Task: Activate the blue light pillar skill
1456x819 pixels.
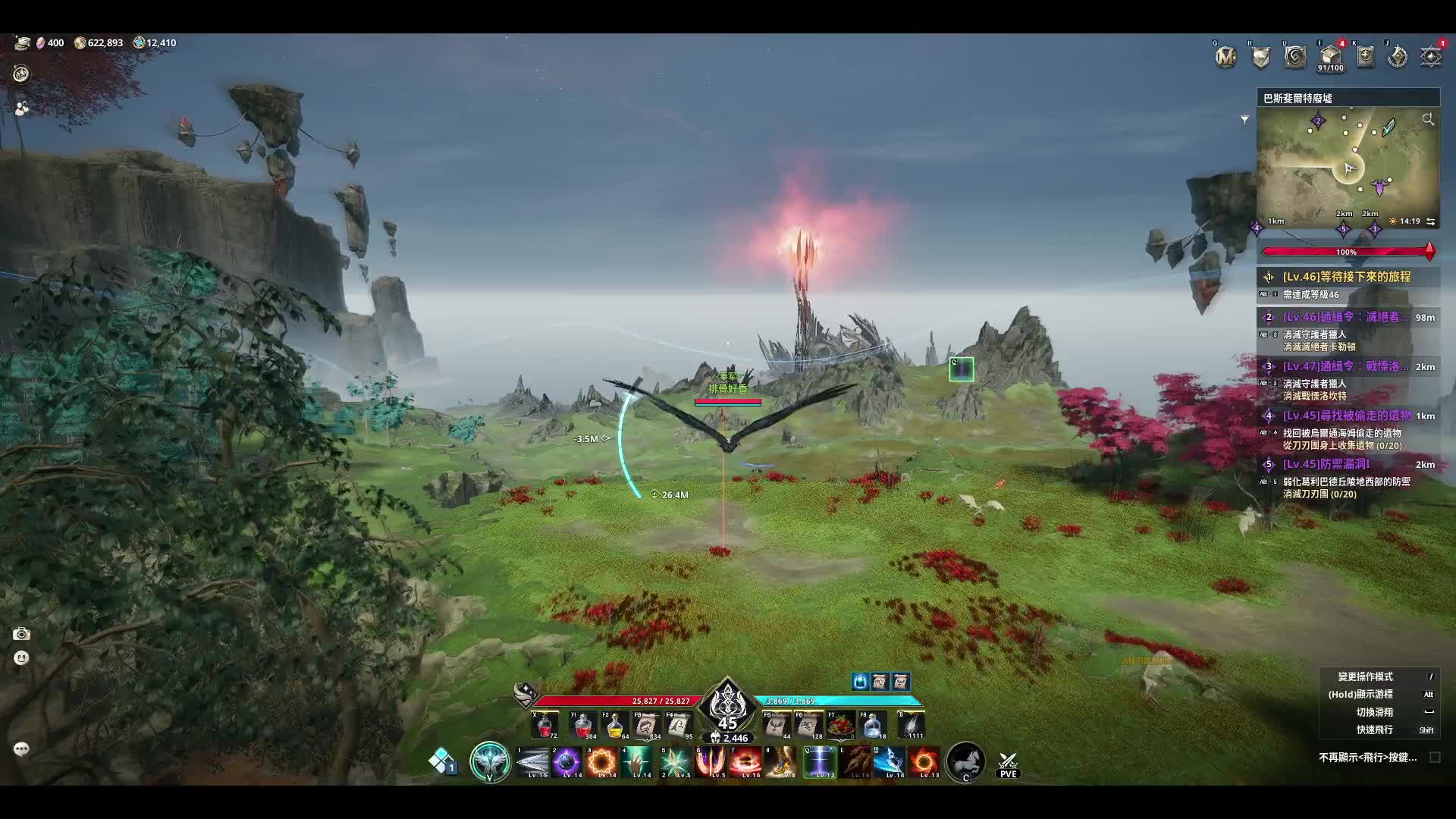Action: point(820,762)
